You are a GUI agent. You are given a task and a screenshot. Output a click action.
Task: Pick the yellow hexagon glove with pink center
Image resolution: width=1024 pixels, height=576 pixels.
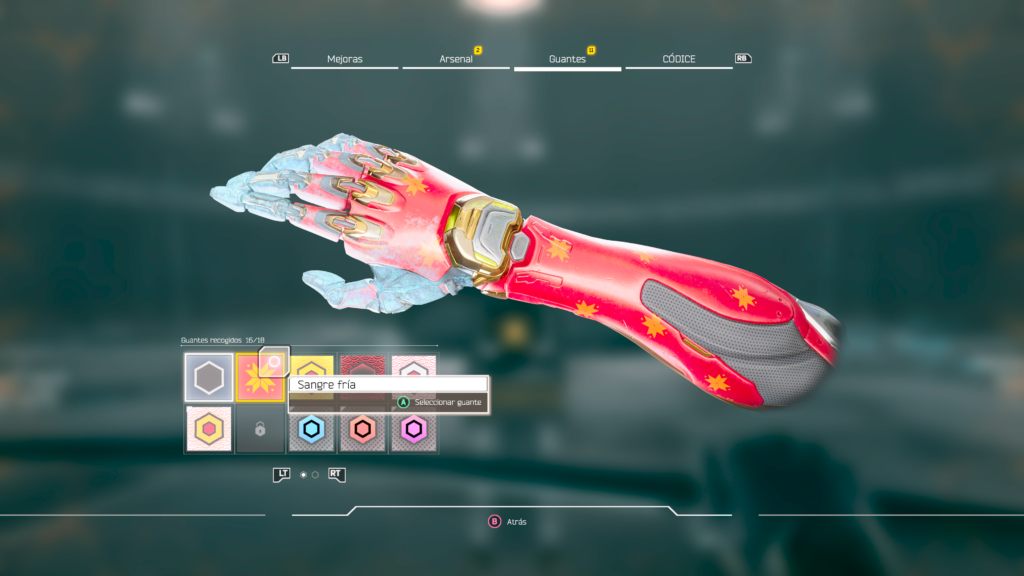(209, 430)
